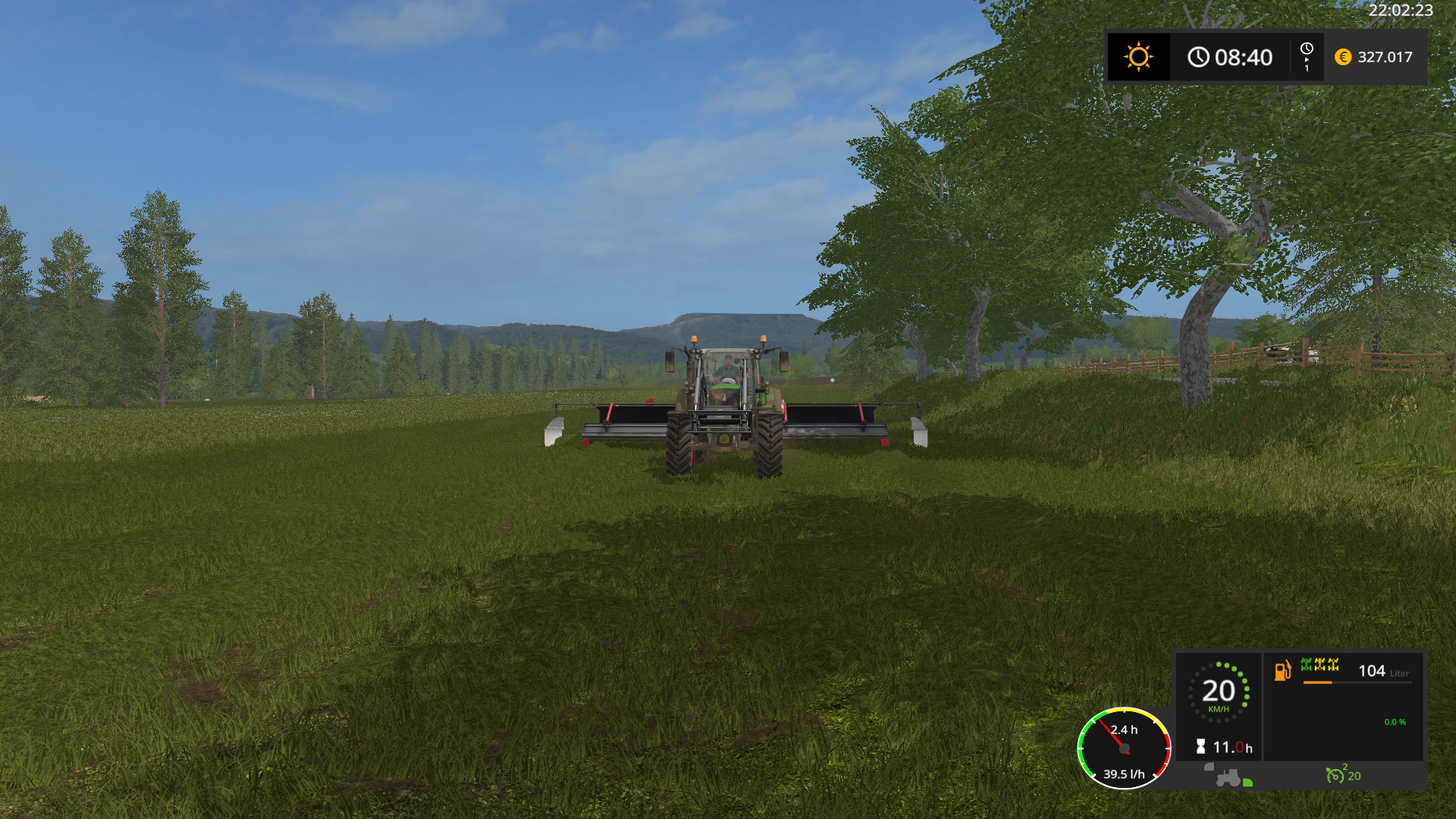Click the euro coin money icon
The width and height of the screenshot is (1456, 819).
pyautogui.click(x=1343, y=57)
